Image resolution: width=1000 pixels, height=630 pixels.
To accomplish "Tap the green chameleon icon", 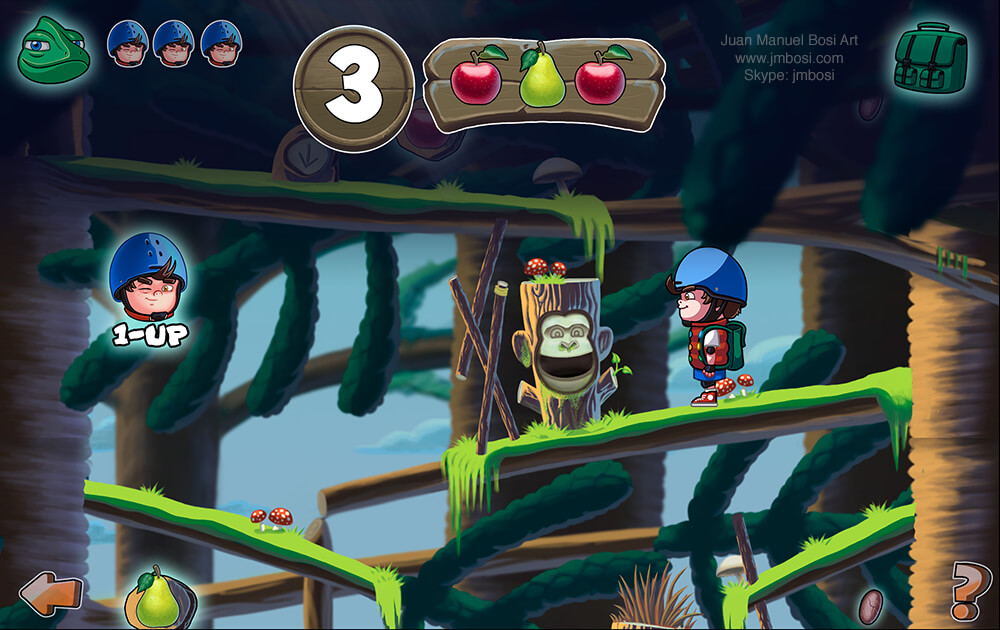I will (x=53, y=50).
